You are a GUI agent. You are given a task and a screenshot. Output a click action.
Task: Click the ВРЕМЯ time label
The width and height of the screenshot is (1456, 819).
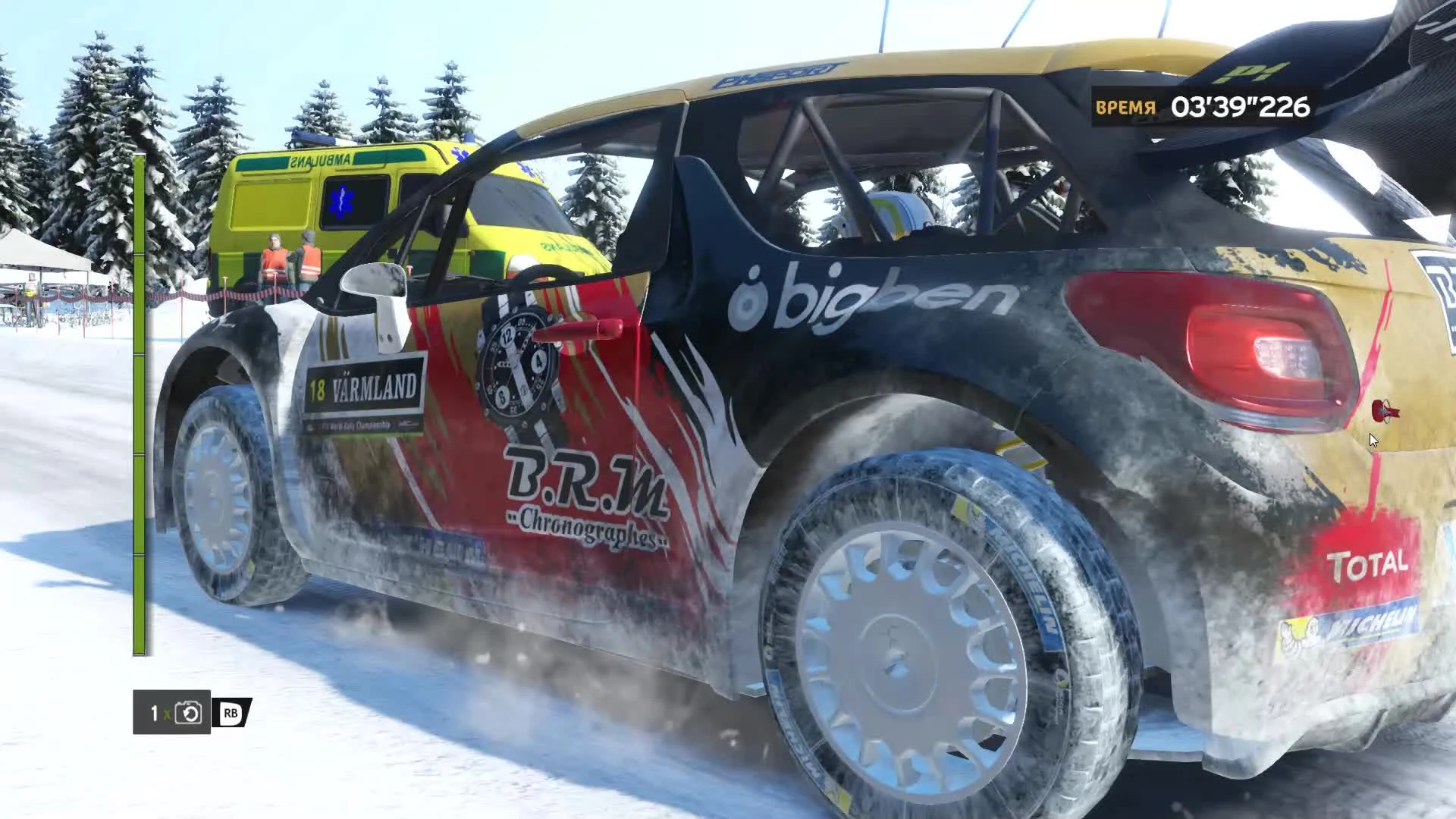pos(1127,106)
